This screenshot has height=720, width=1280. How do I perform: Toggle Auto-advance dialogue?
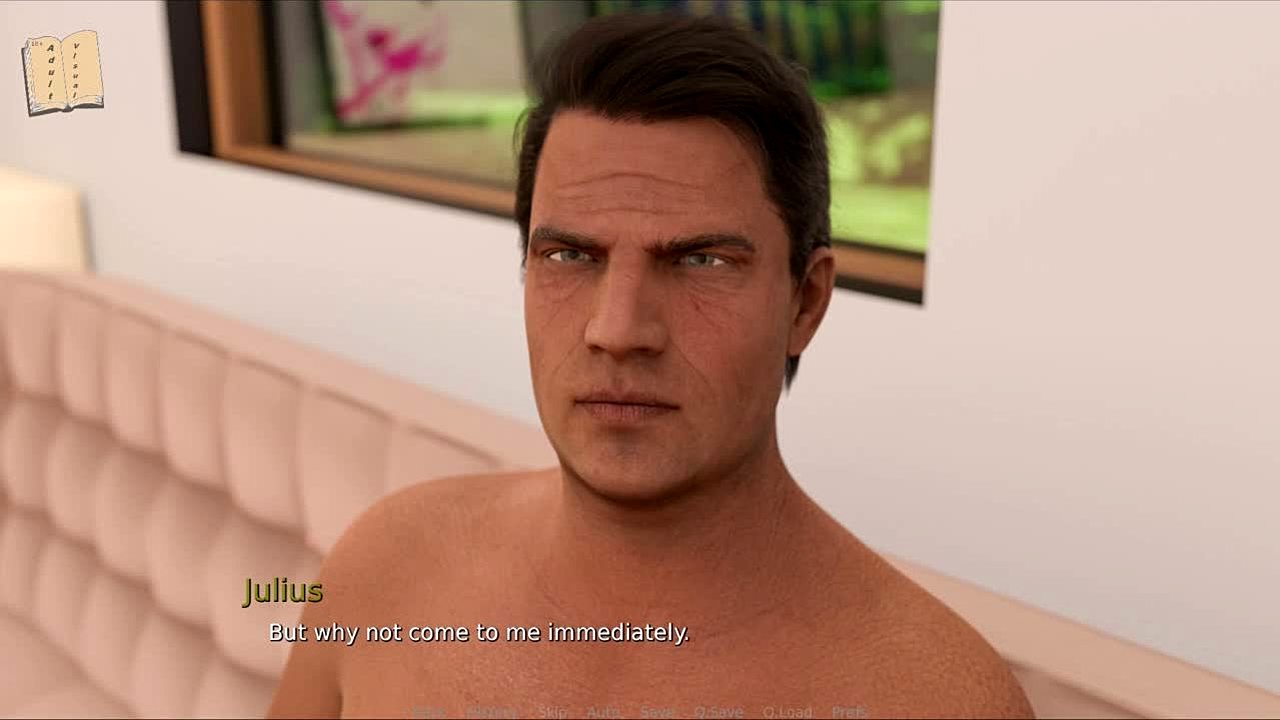[603, 712]
